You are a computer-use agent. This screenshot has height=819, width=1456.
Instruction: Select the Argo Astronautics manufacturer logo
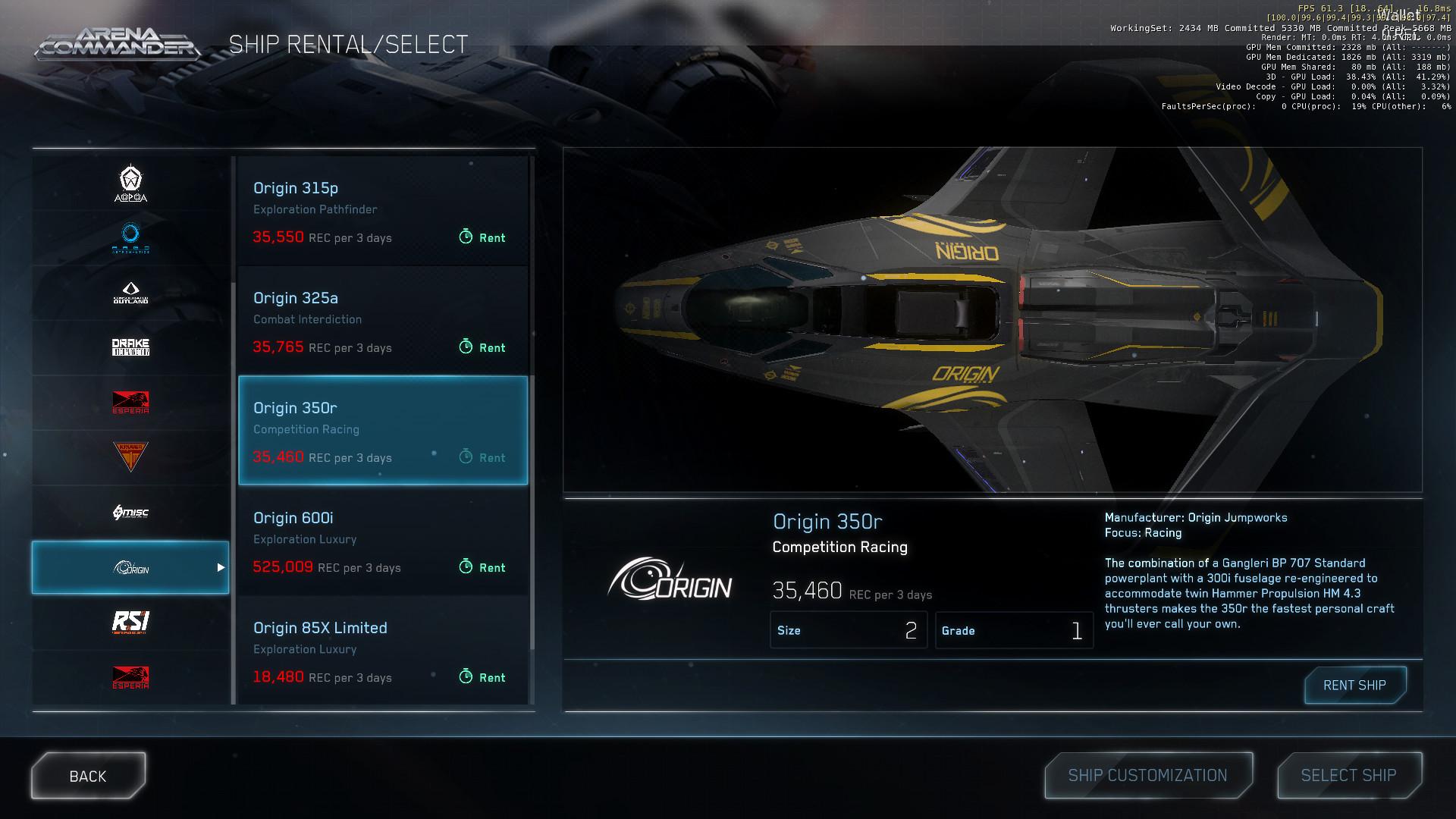tap(129, 238)
